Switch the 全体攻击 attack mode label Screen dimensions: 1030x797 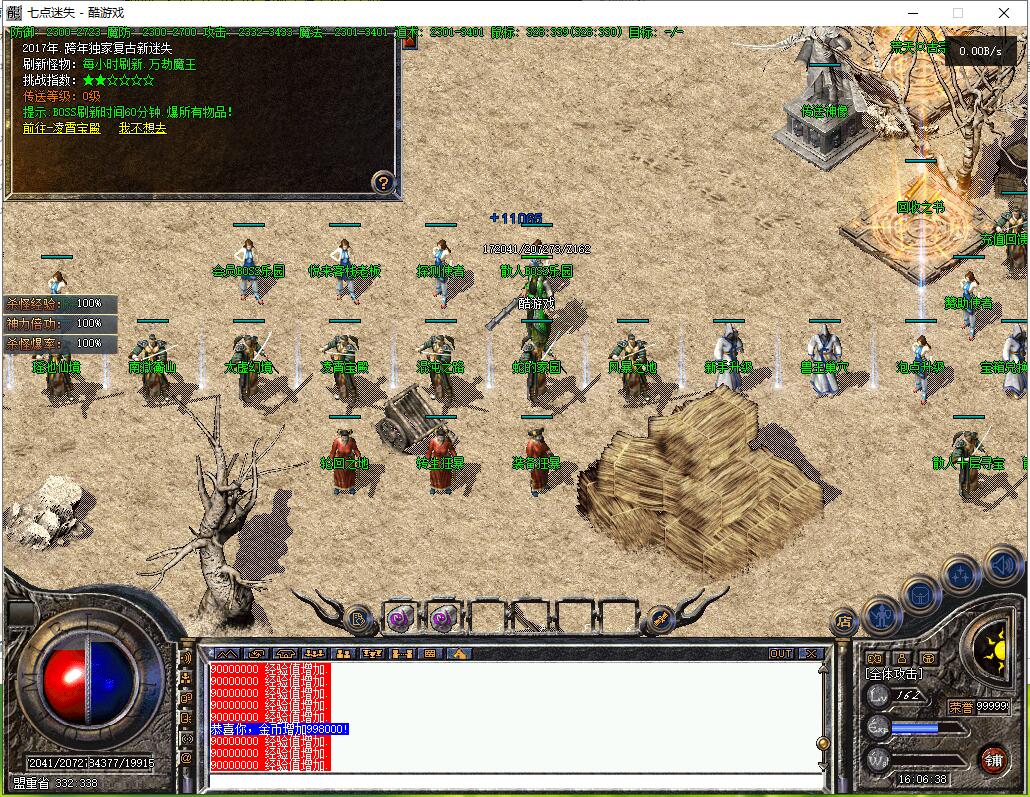click(x=894, y=675)
